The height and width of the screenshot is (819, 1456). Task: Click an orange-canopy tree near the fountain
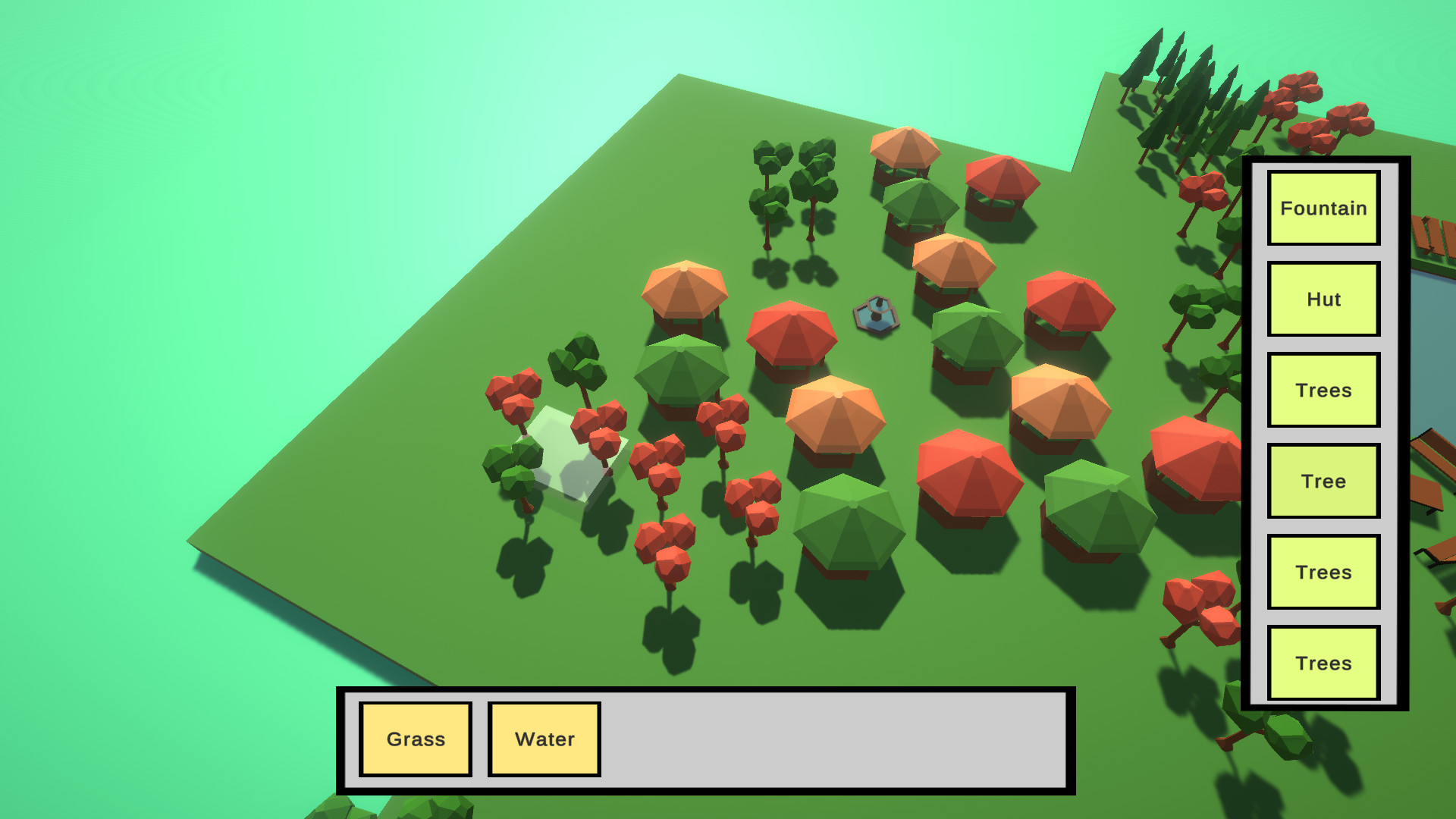pyautogui.click(x=954, y=265)
